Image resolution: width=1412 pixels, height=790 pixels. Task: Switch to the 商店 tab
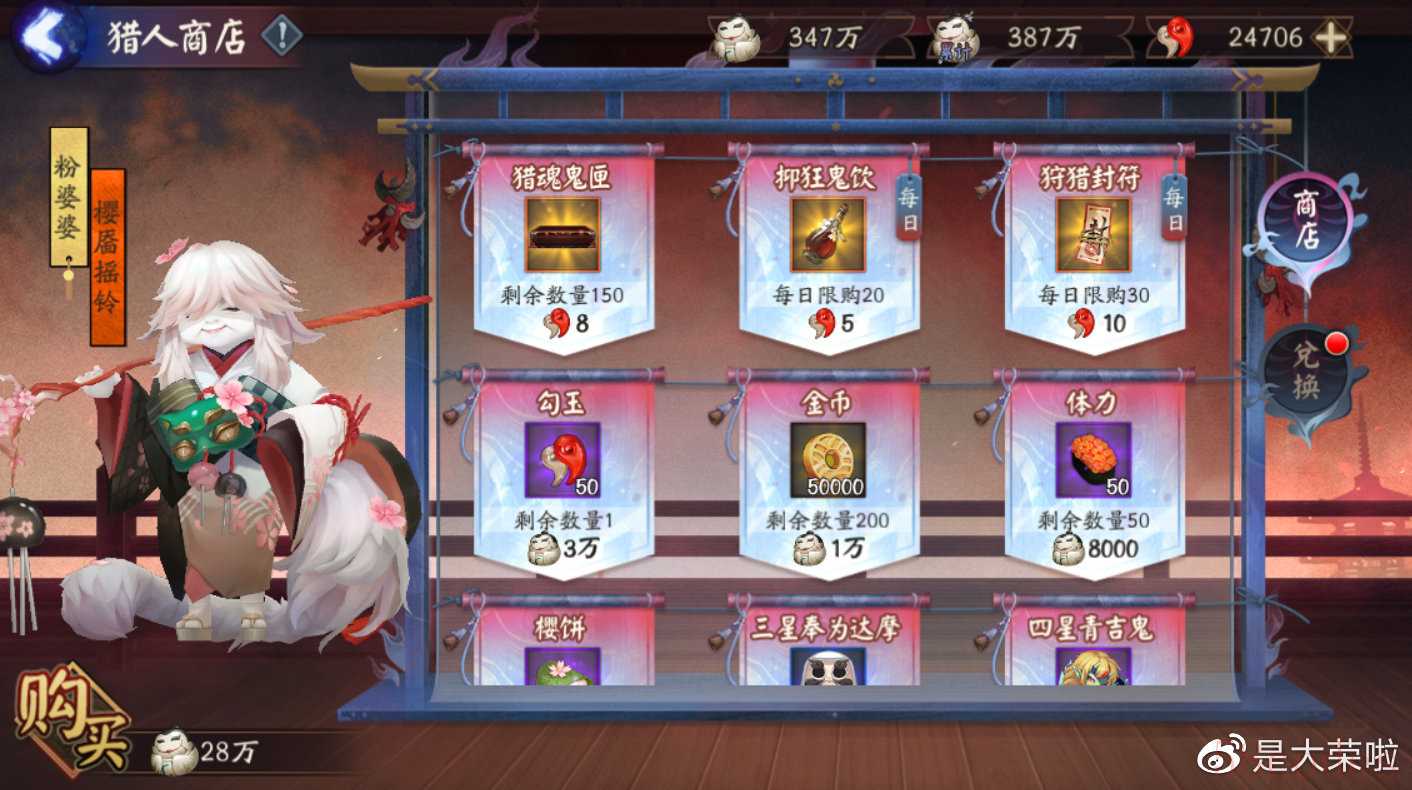1305,222
